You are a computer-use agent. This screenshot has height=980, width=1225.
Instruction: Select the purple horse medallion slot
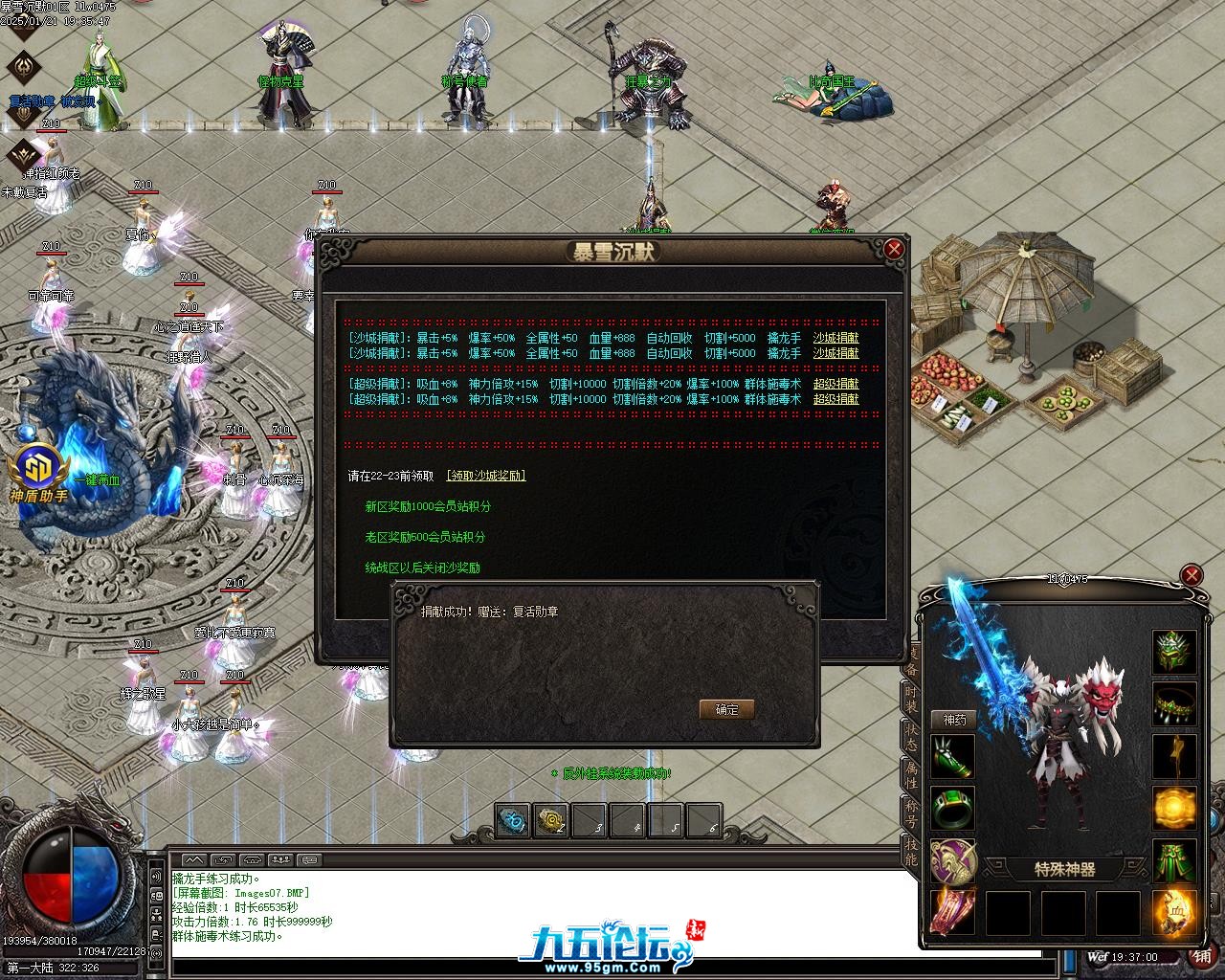952,860
